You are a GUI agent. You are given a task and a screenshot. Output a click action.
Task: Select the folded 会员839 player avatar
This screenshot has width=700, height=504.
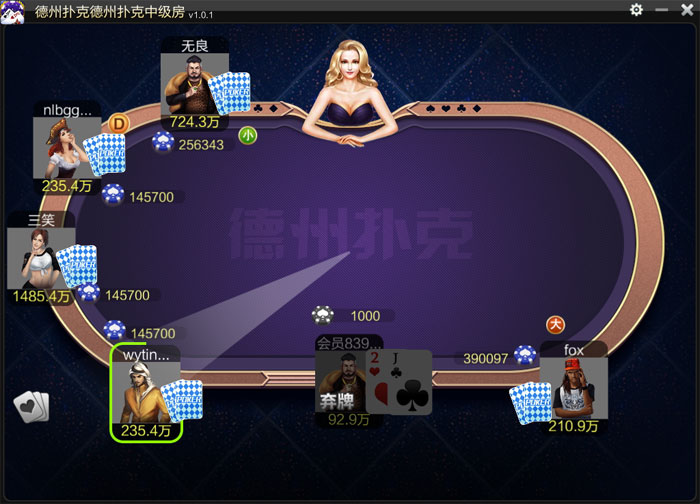coord(340,381)
